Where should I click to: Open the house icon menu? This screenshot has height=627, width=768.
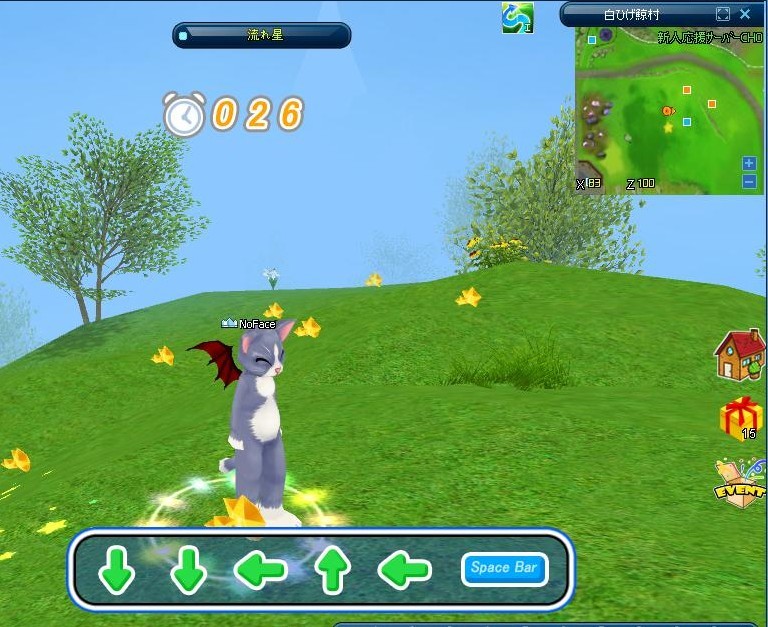click(x=739, y=355)
